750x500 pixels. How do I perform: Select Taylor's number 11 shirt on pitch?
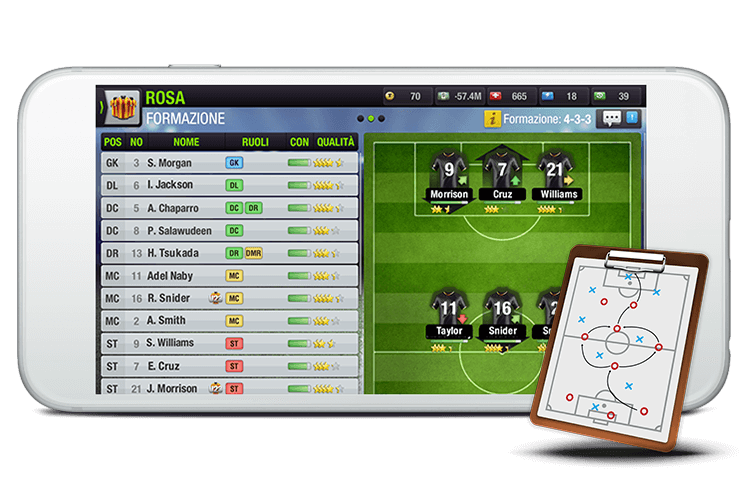[449, 310]
